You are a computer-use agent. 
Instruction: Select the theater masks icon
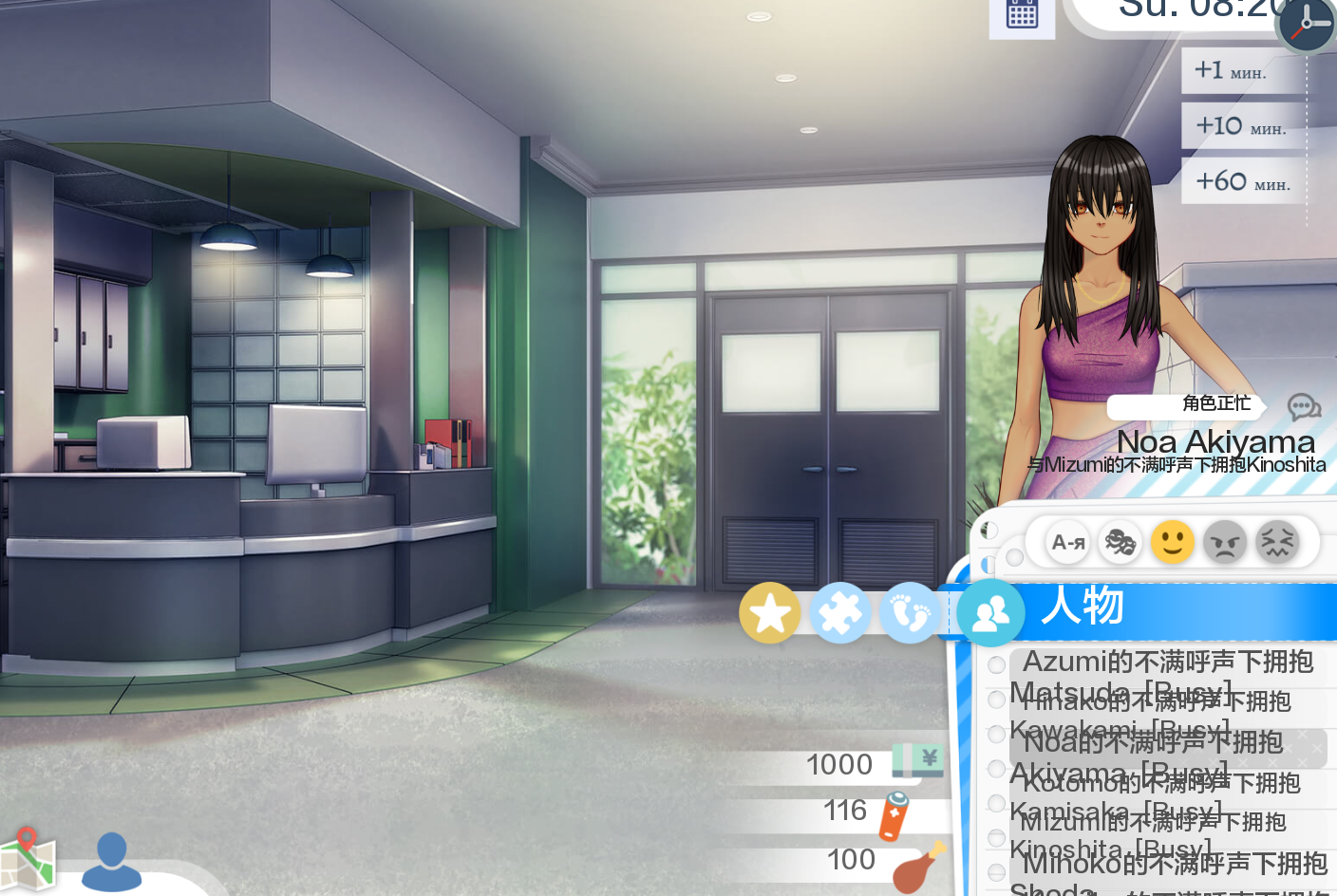point(1120,542)
